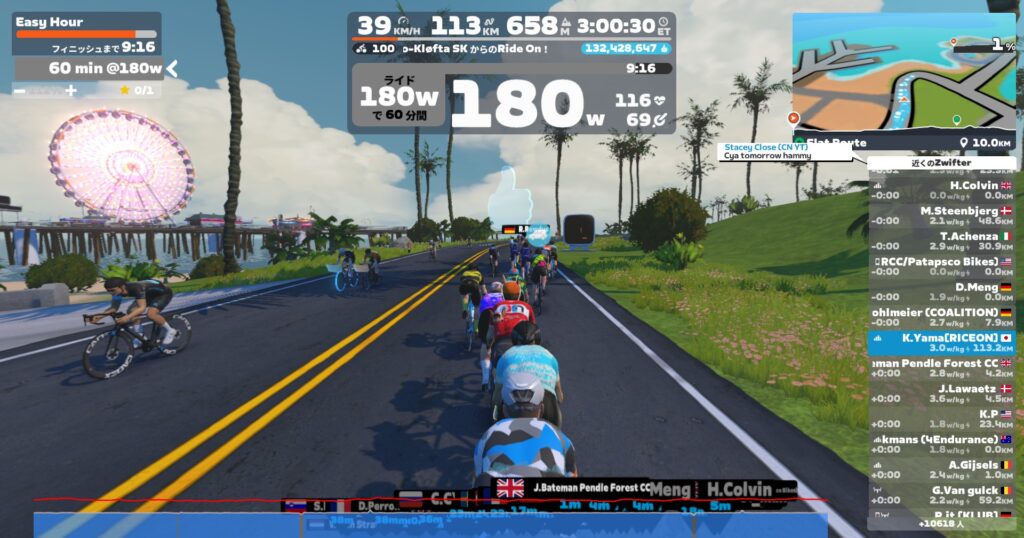
Task: Select J.Lawaetz from the rider list
Action: coord(942,393)
